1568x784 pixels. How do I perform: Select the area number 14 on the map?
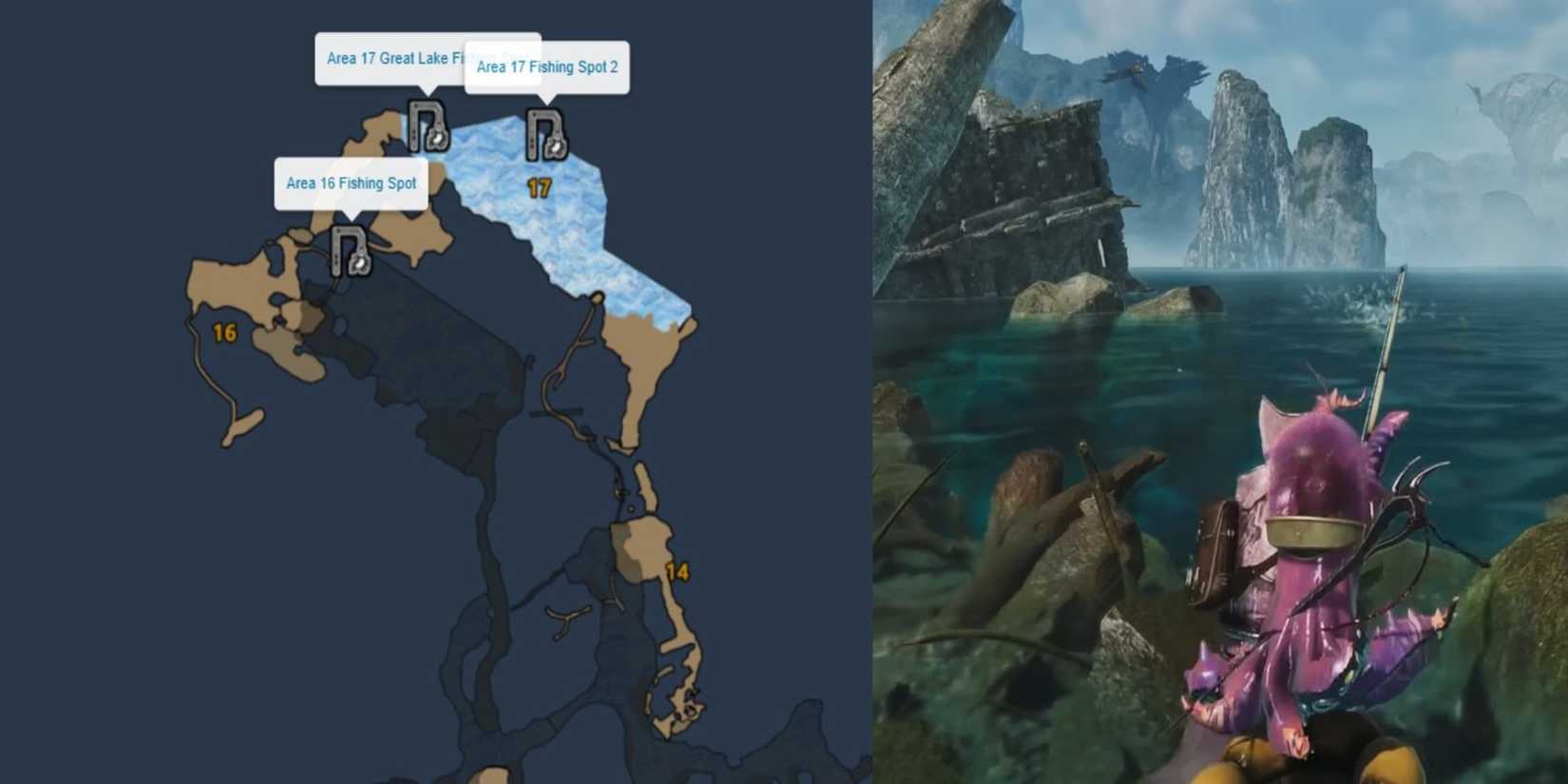[680, 571]
